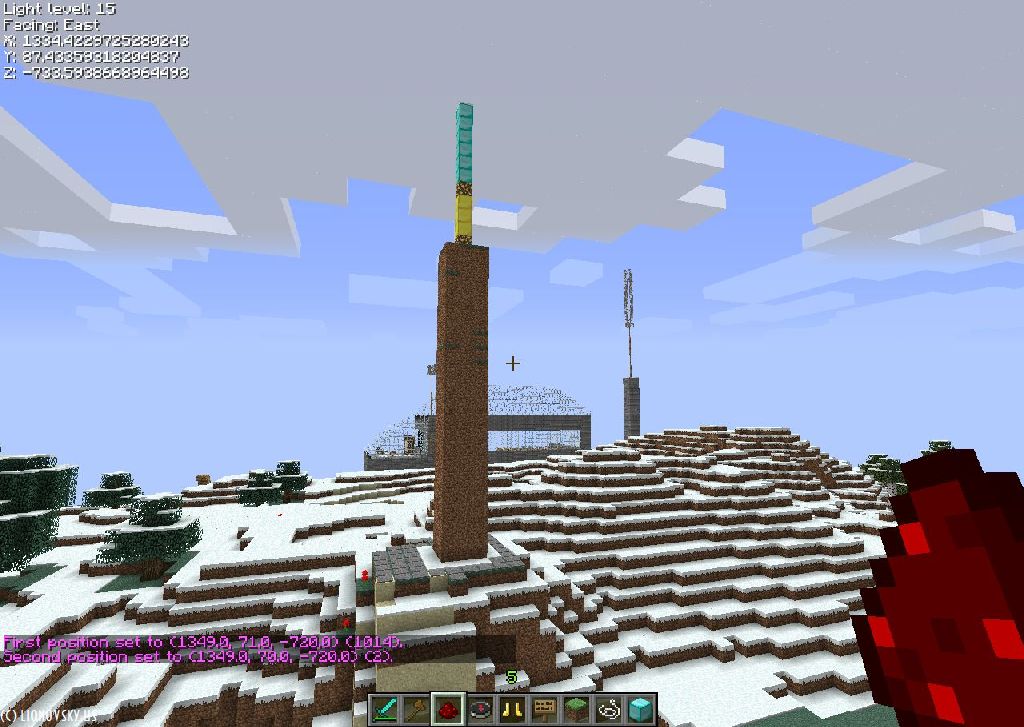Screen dimensions: 1024x727
Task: Choose the wooden sign hotbar slot
Action: coord(545,709)
